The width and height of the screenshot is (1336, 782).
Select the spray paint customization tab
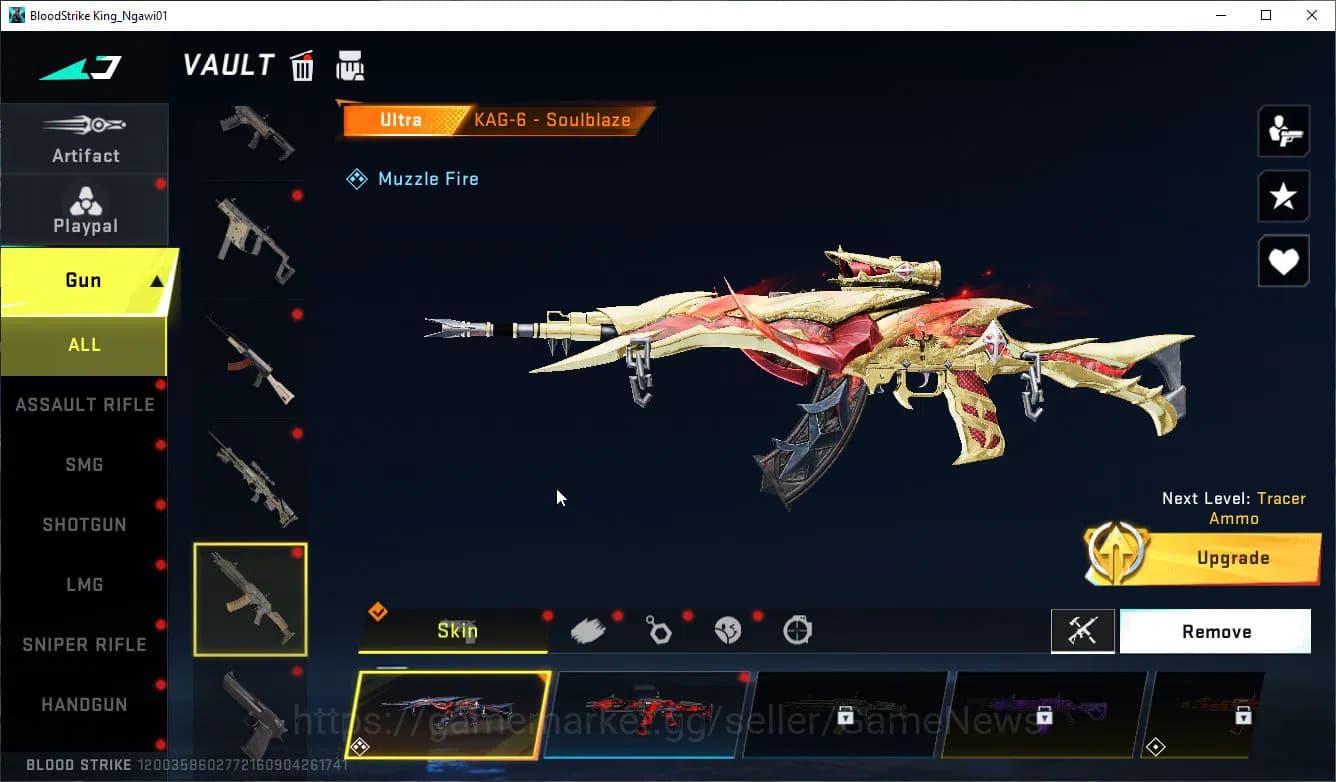(588, 628)
